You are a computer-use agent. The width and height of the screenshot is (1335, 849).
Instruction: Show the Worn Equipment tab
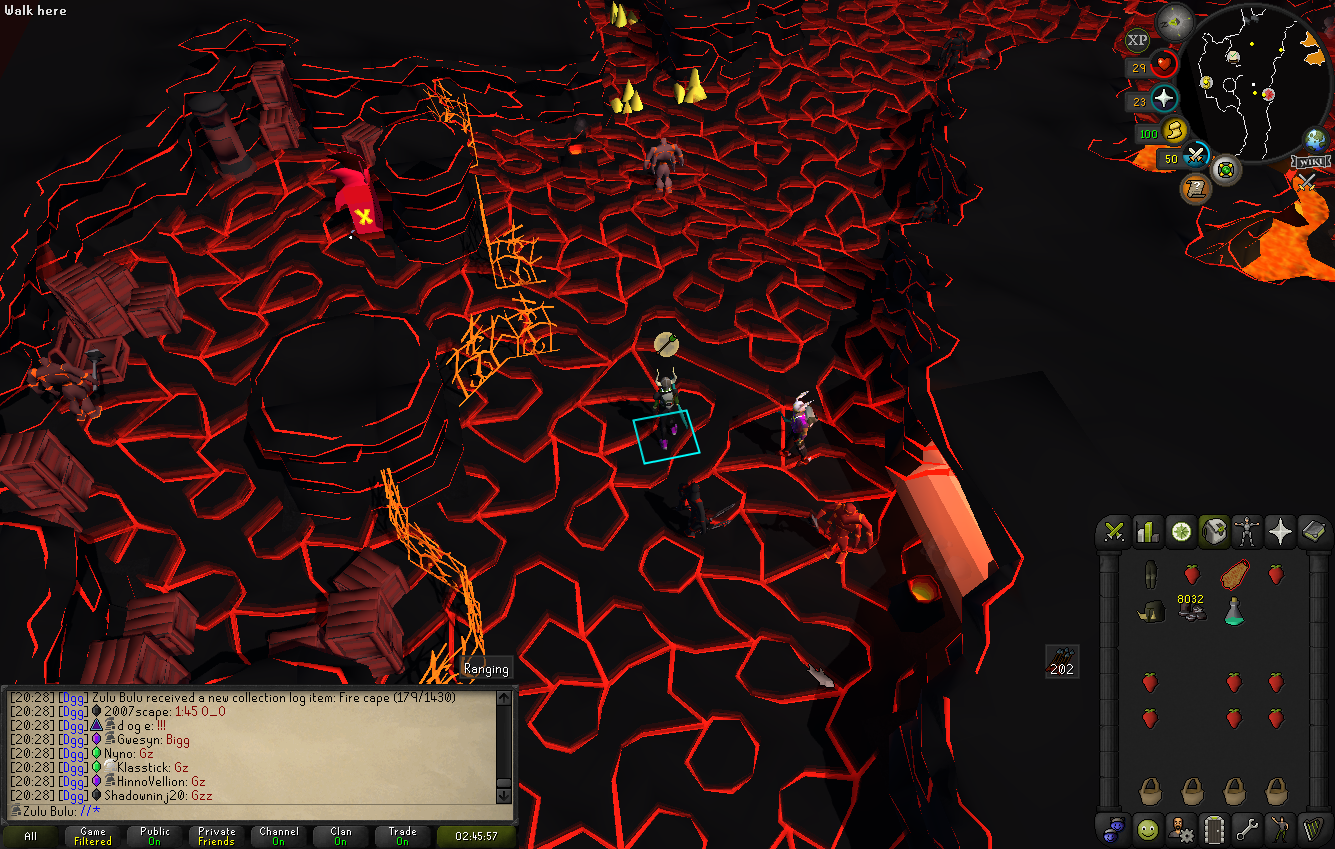coord(1247,532)
